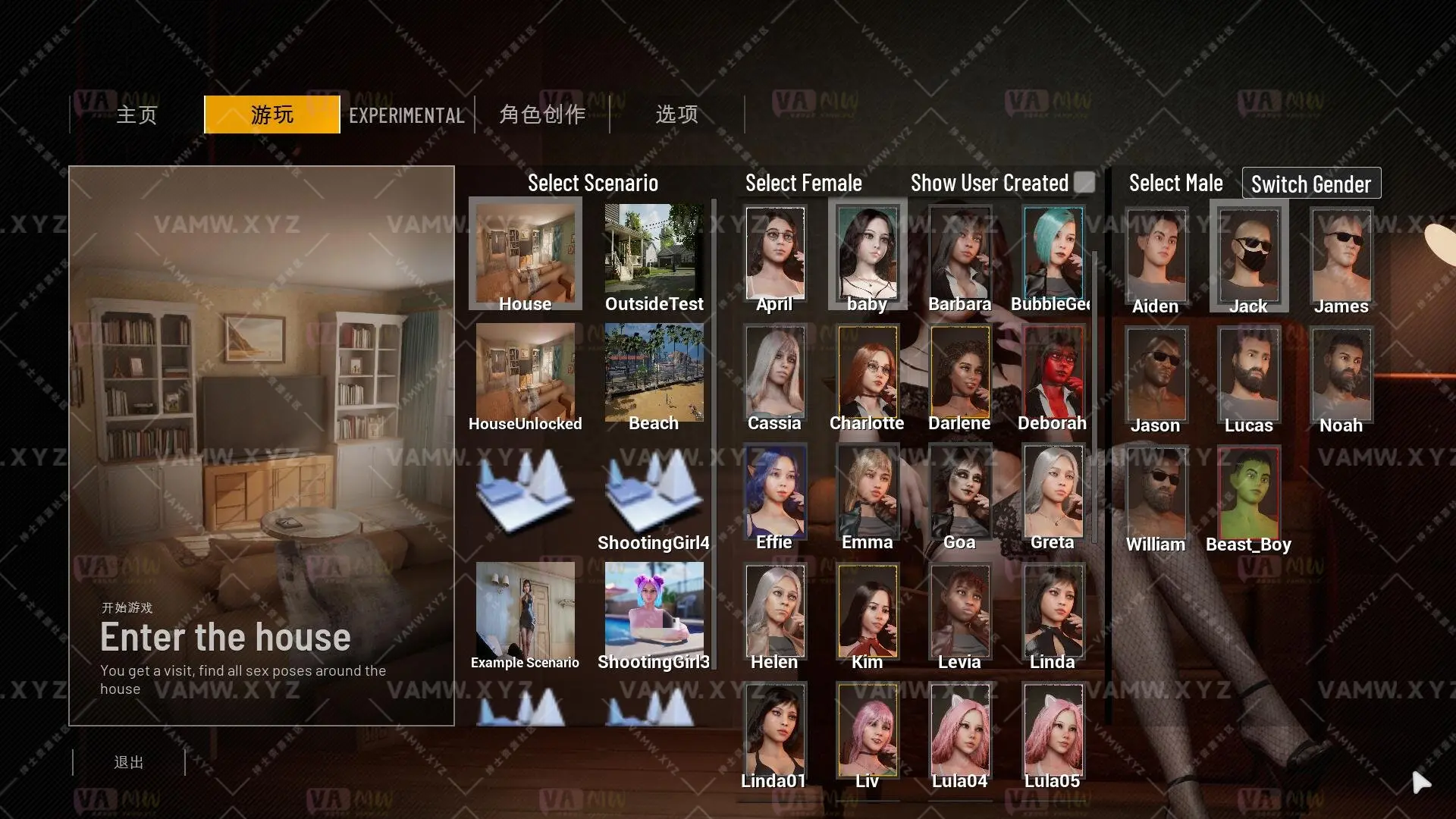1456x819 pixels.
Task: Select the Greta female character
Action: 1051,493
